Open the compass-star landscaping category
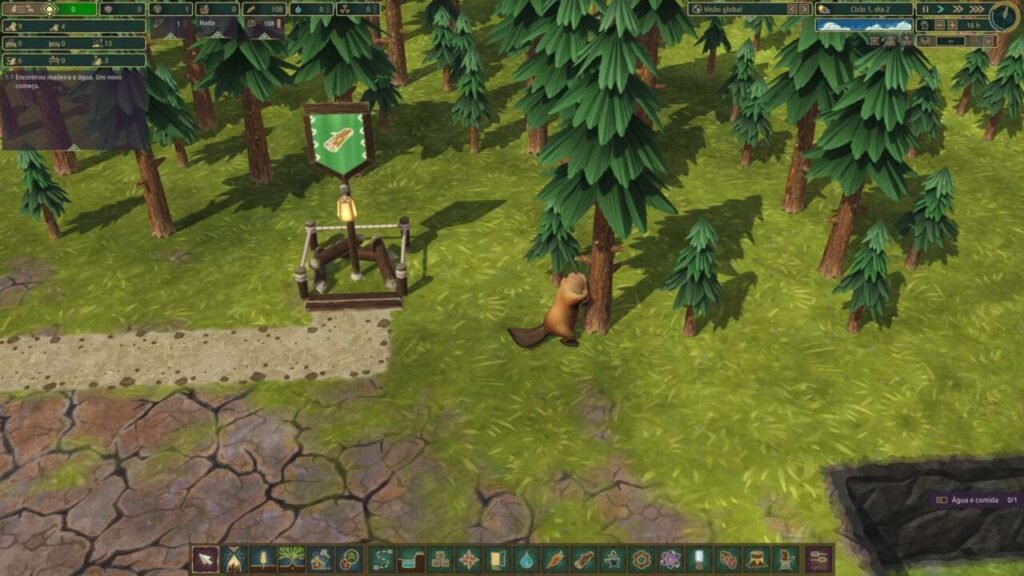The height and width of the screenshot is (576, 1024). tap(468, 559)
